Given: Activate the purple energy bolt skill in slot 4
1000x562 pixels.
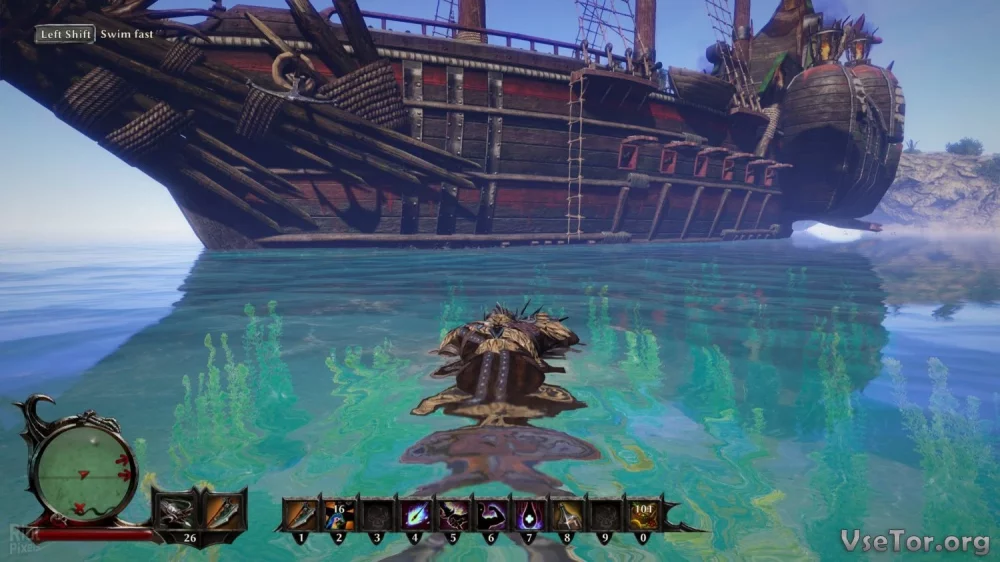Looking at the screenshot, I should 415,514.
